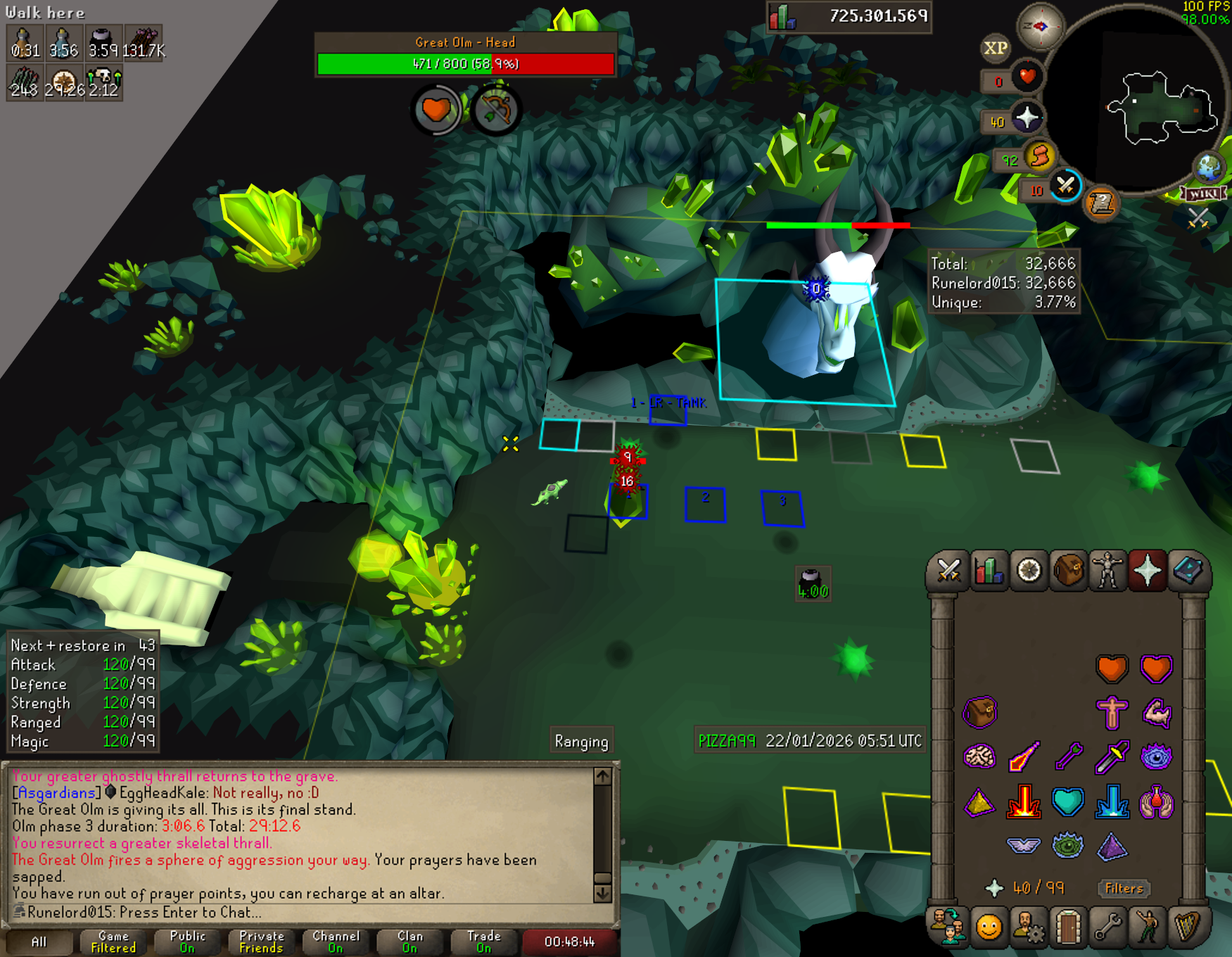Toggle quick prayers orb
Image resolution: width=1232 pixels, height=957 pixels.
tap(1027, 118)
